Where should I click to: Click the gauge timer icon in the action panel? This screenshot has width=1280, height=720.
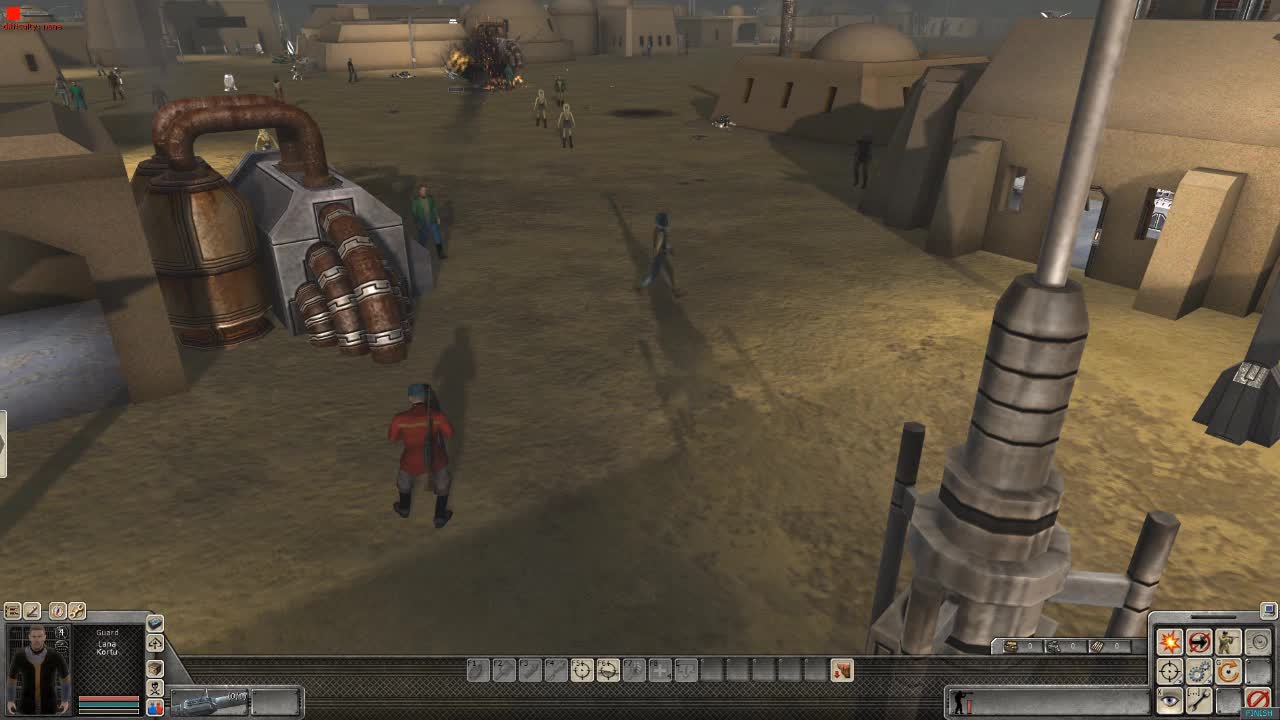point(1258,642)
